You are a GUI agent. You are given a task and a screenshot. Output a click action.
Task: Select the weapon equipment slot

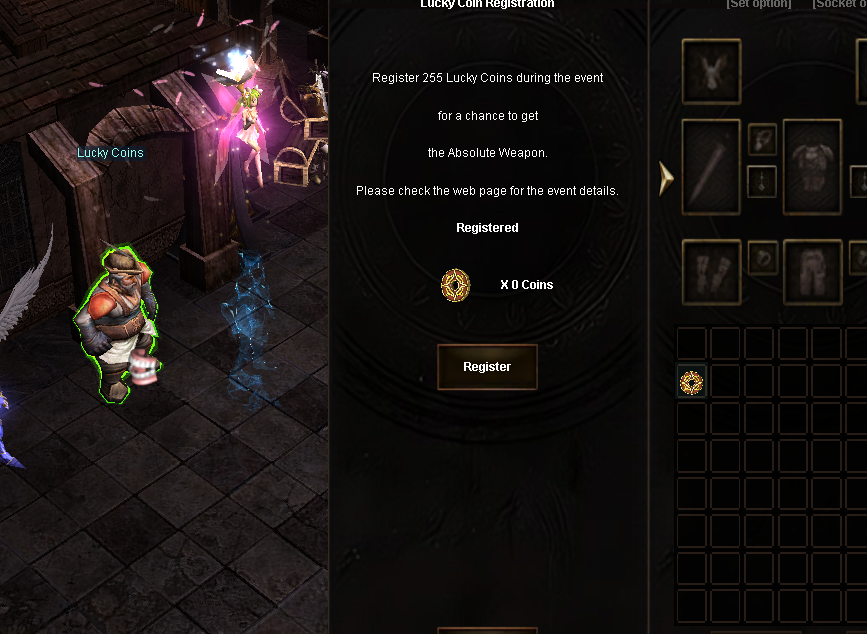pos(711,167)
